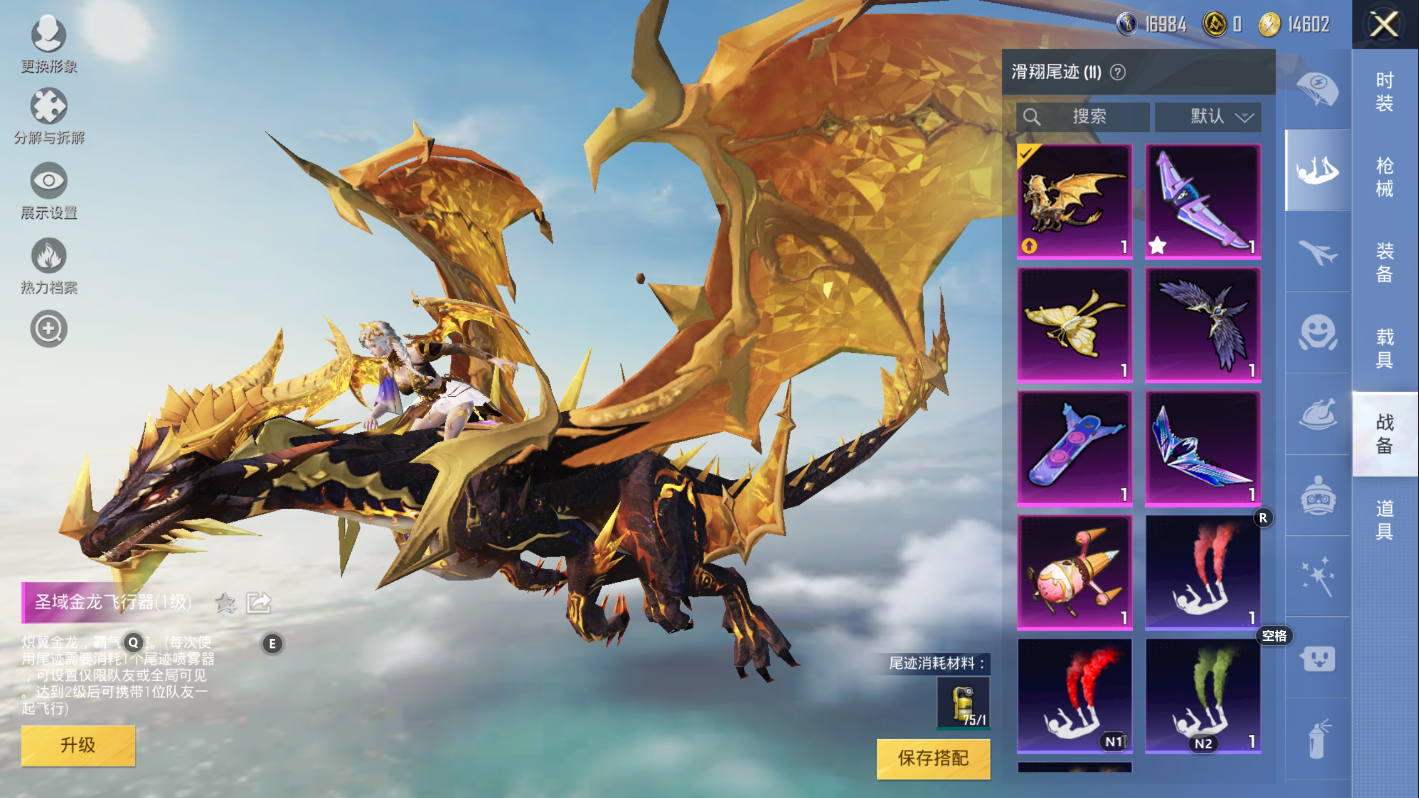
Task: Select the airplane category icon
Action: pyautogui.click(x=1318, y=252)
